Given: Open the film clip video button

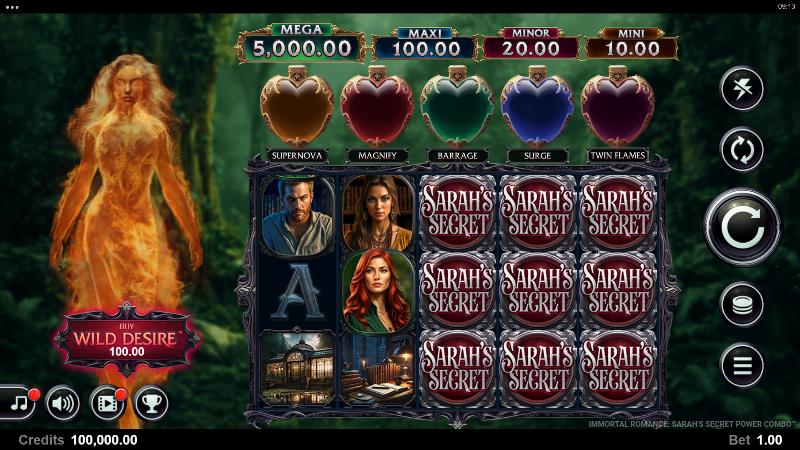Looking at the screenshot, I should 107,402.
